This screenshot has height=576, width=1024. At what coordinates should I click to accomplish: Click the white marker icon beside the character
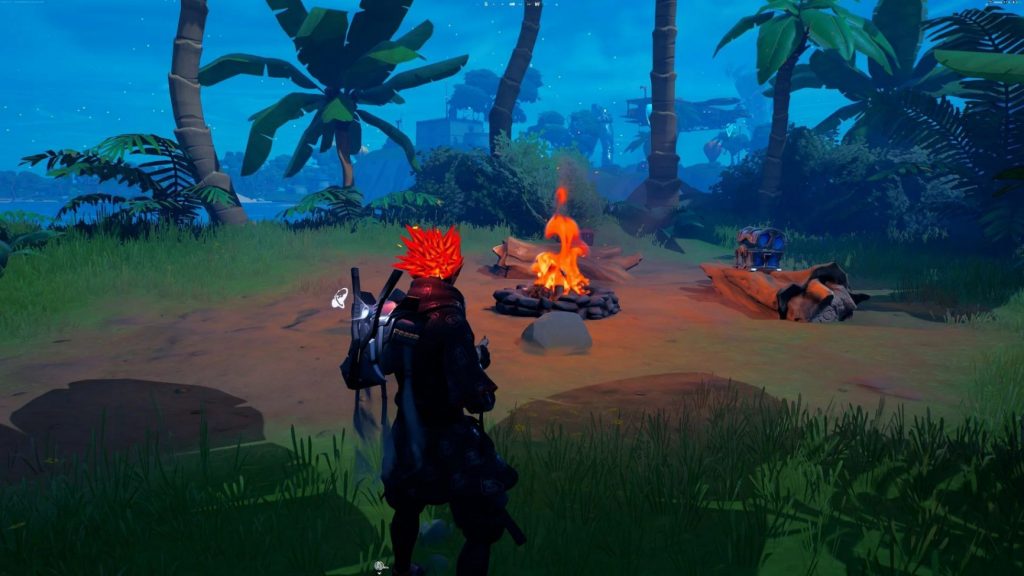[x=340, y=296]
